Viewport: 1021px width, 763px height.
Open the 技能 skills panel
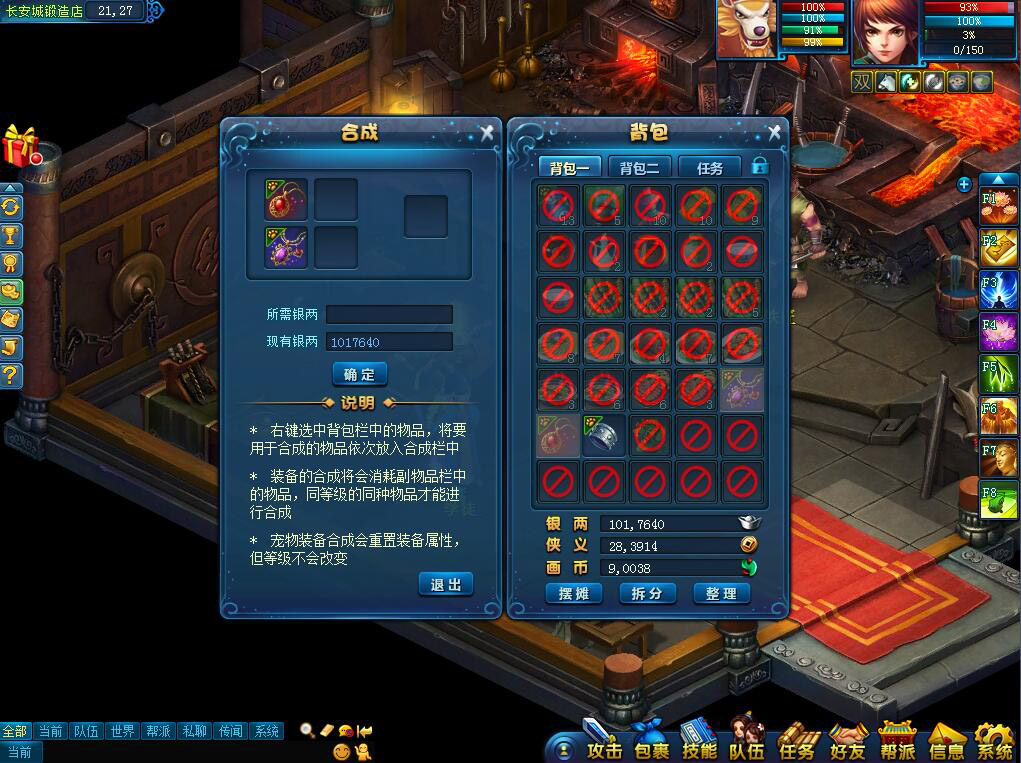point(698,746)
